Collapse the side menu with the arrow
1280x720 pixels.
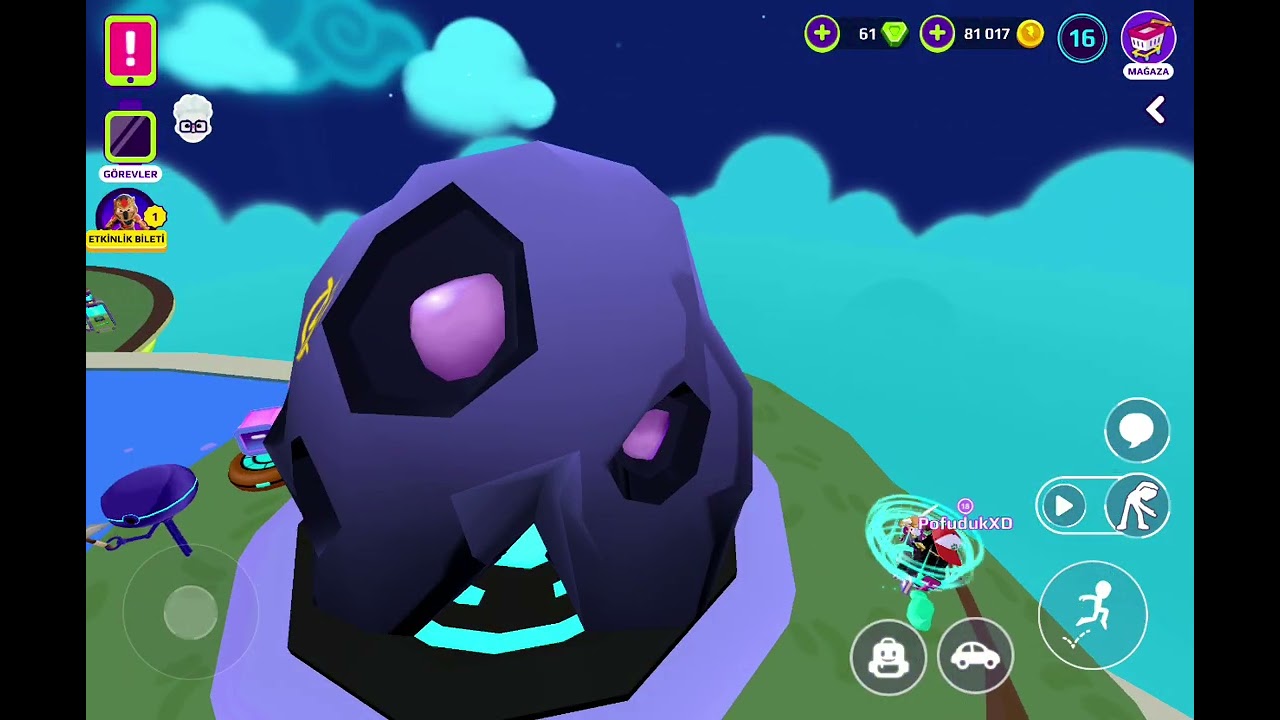pyautogui.click(x=1156, y=110)
